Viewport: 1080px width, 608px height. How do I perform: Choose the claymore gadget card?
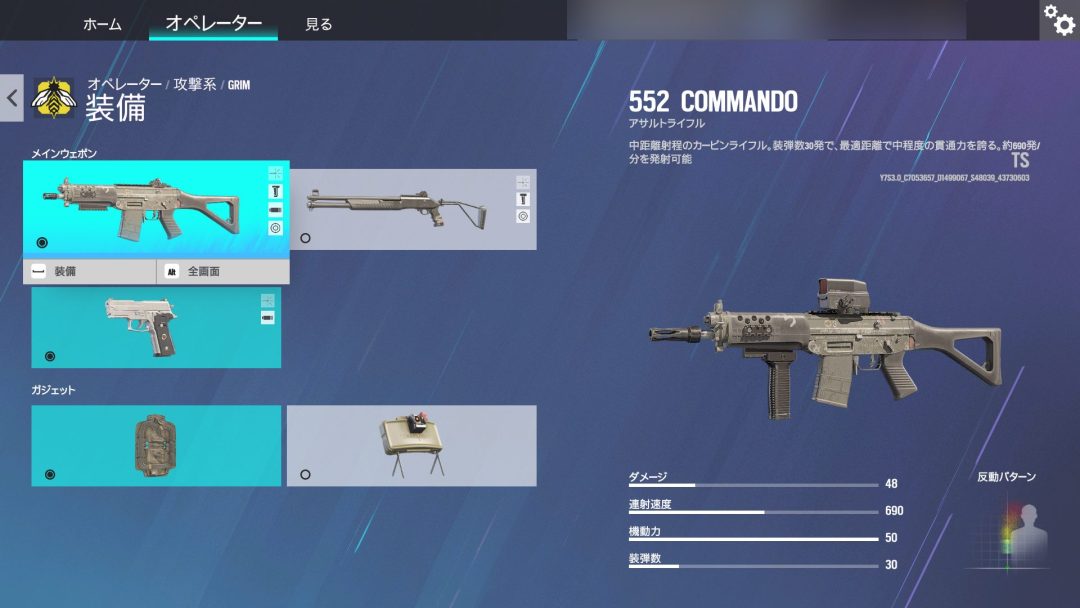[411, 446]
